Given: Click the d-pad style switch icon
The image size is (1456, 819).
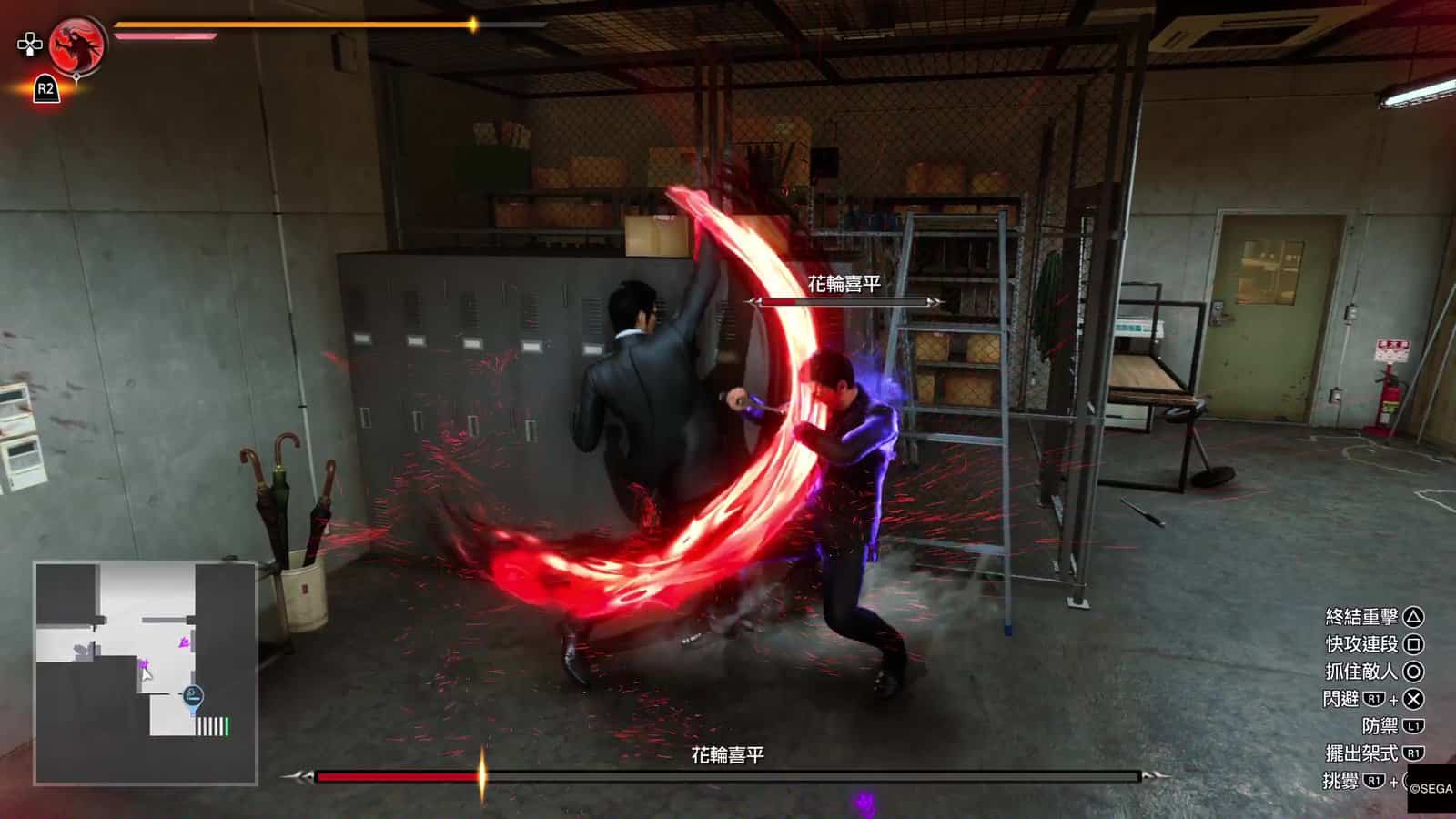Looking at the screenshot, I should pyautogui.click(x=30, y=43).
